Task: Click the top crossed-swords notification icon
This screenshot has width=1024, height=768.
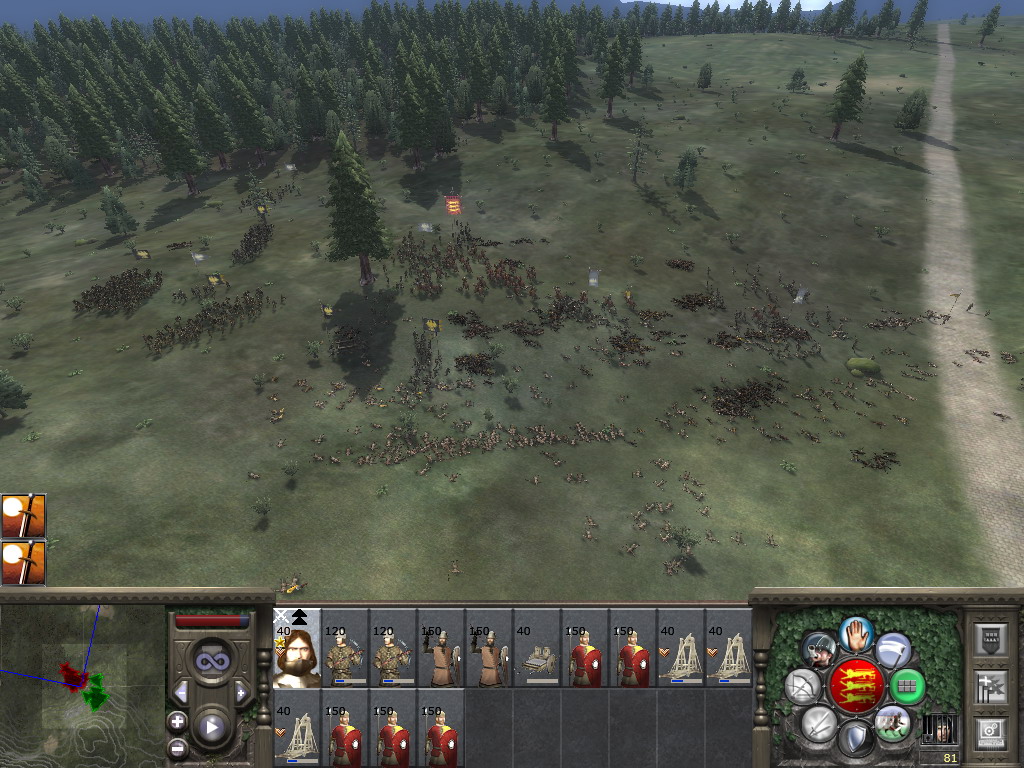Action: (23, 515)
